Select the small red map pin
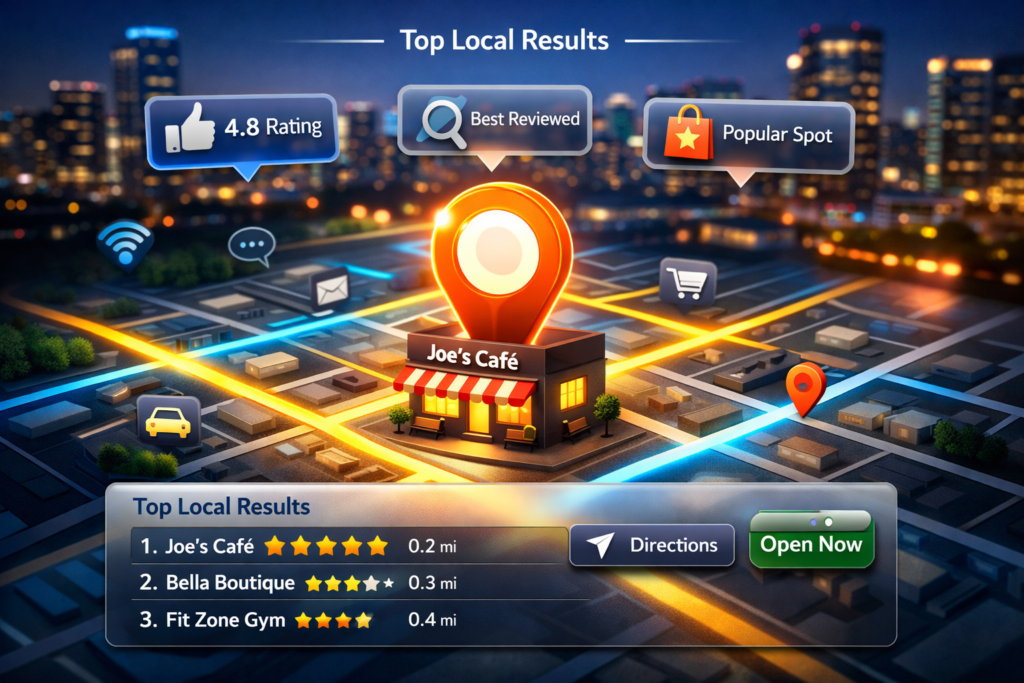The image size is (1024, 683). point(805,385)
